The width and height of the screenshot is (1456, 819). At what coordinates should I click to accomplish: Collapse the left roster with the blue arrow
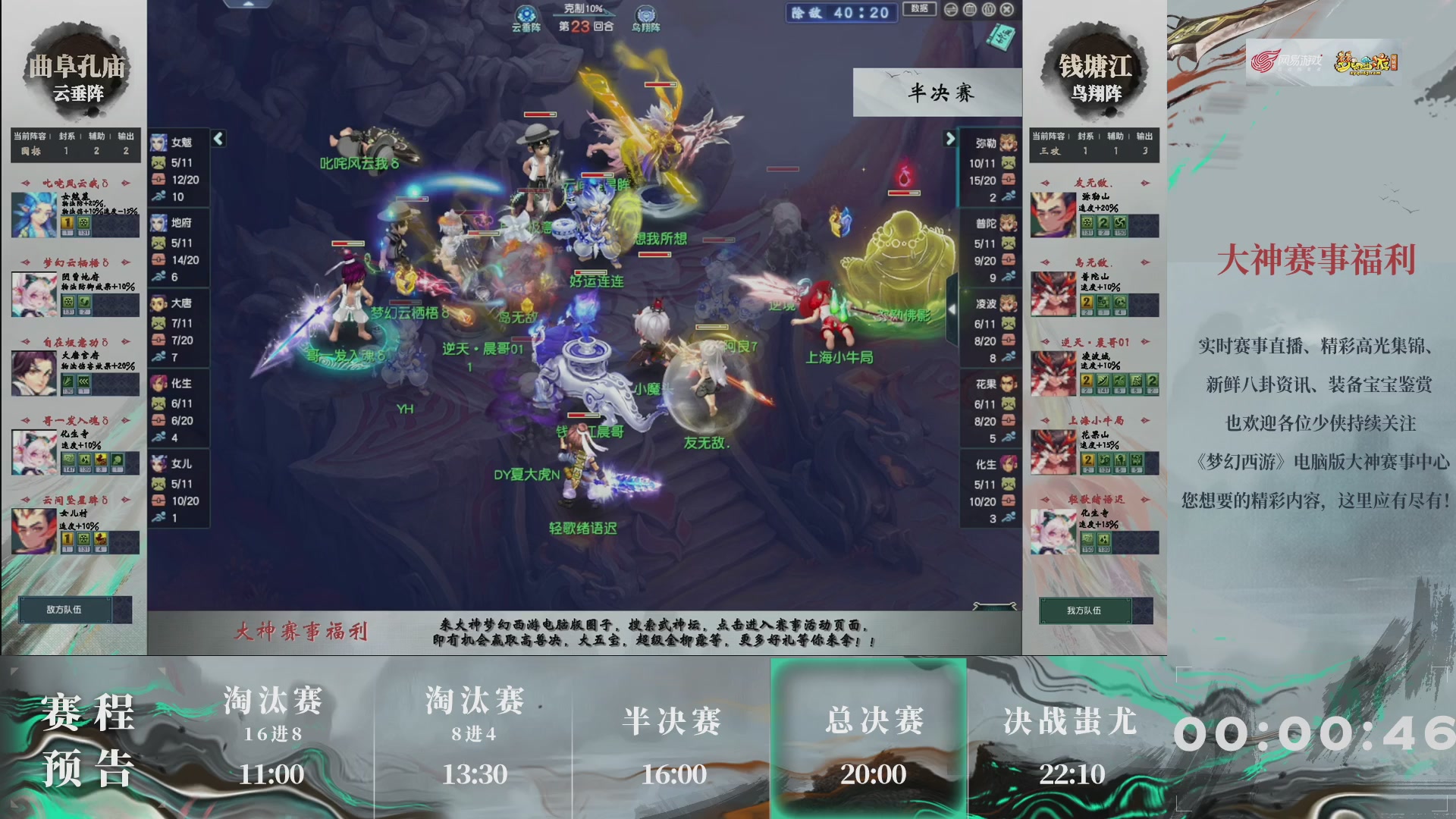[x=218, y=139]
